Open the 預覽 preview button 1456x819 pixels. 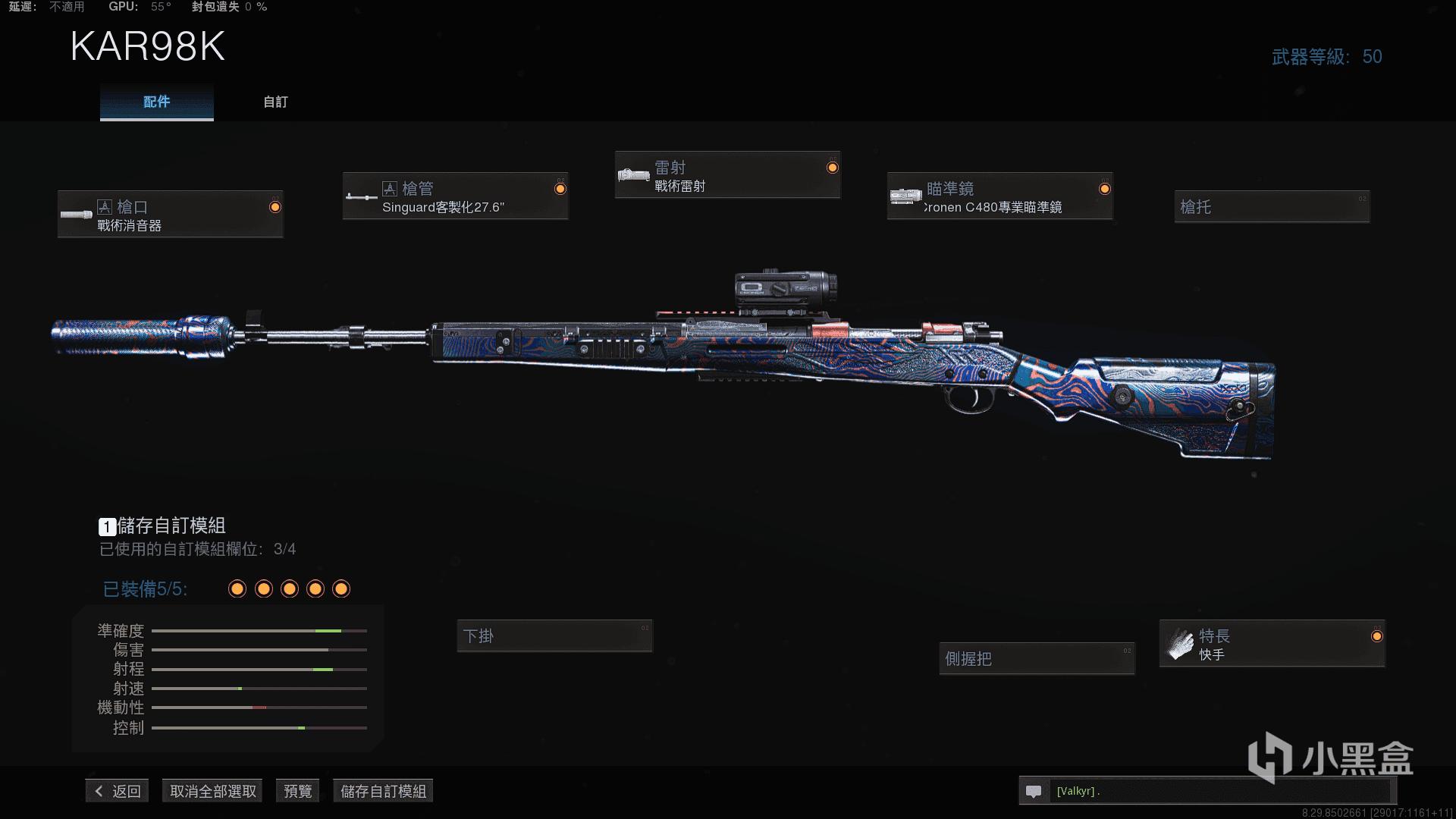click(x=297, y=791)
